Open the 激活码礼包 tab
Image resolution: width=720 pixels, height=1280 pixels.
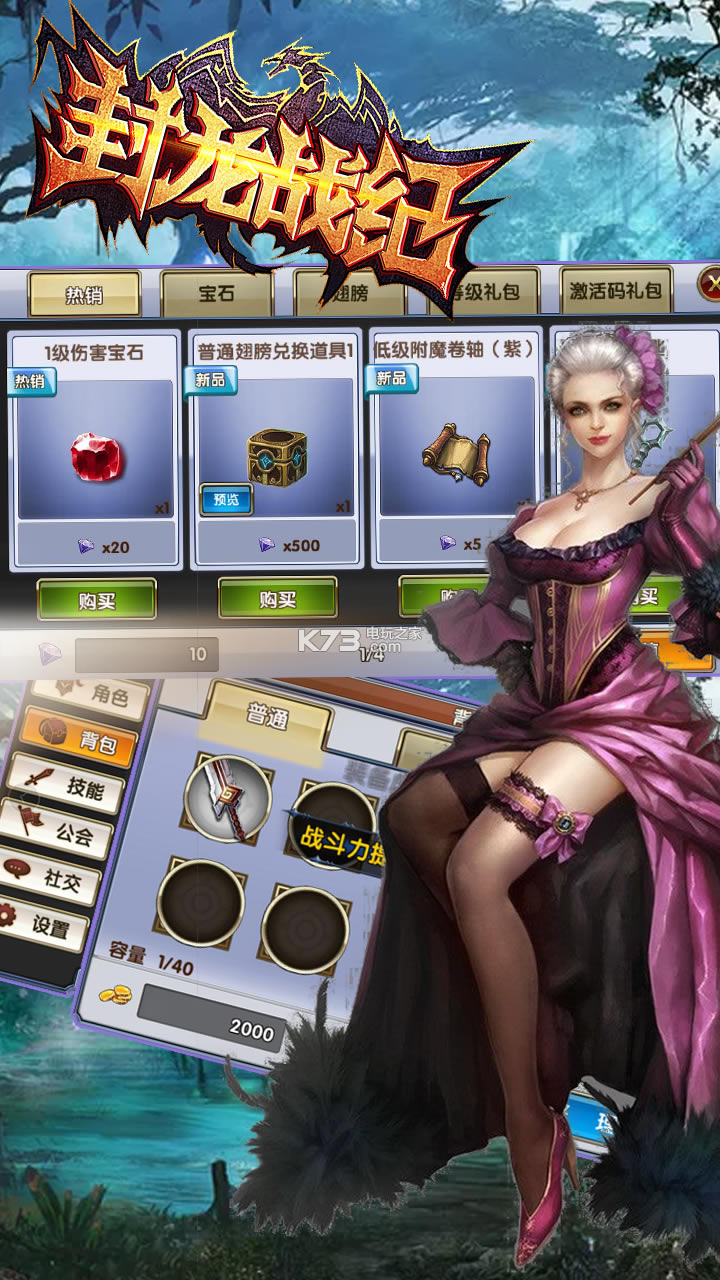tap(615, 291)
